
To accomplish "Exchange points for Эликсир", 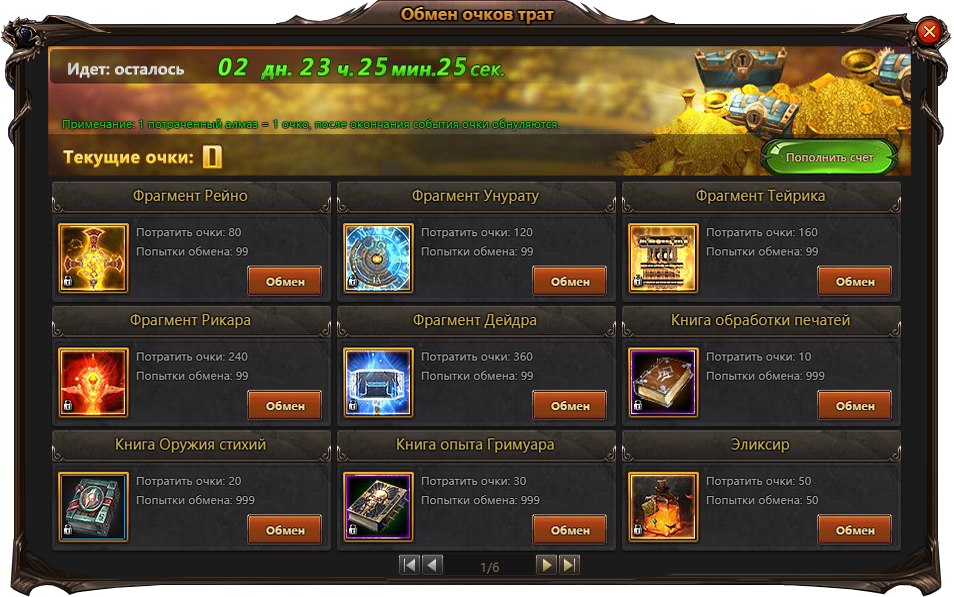I will [855, 530].
